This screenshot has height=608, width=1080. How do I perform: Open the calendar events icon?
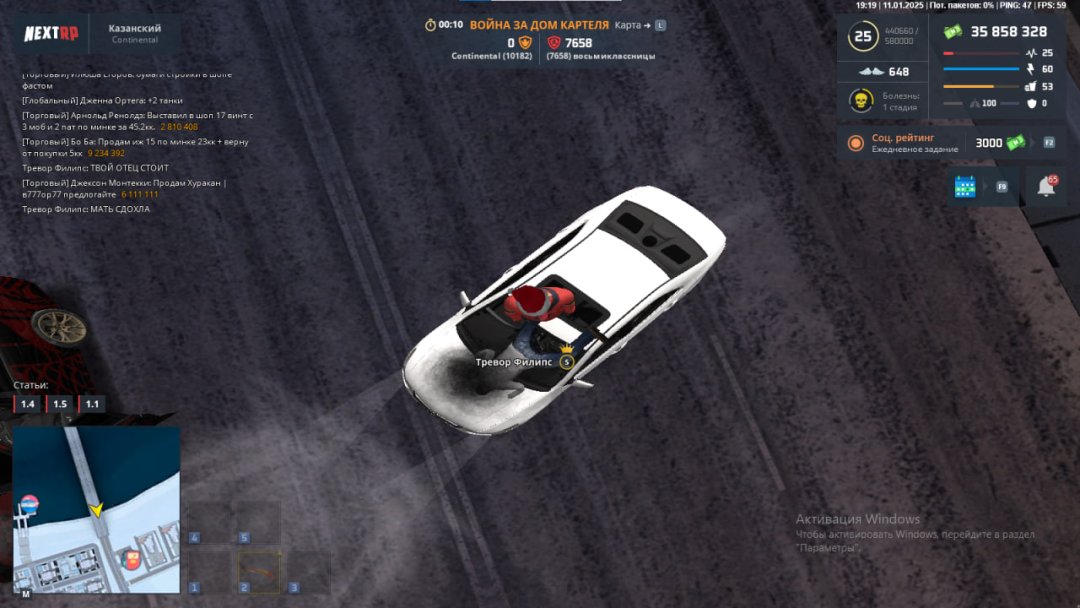(965, 187)
